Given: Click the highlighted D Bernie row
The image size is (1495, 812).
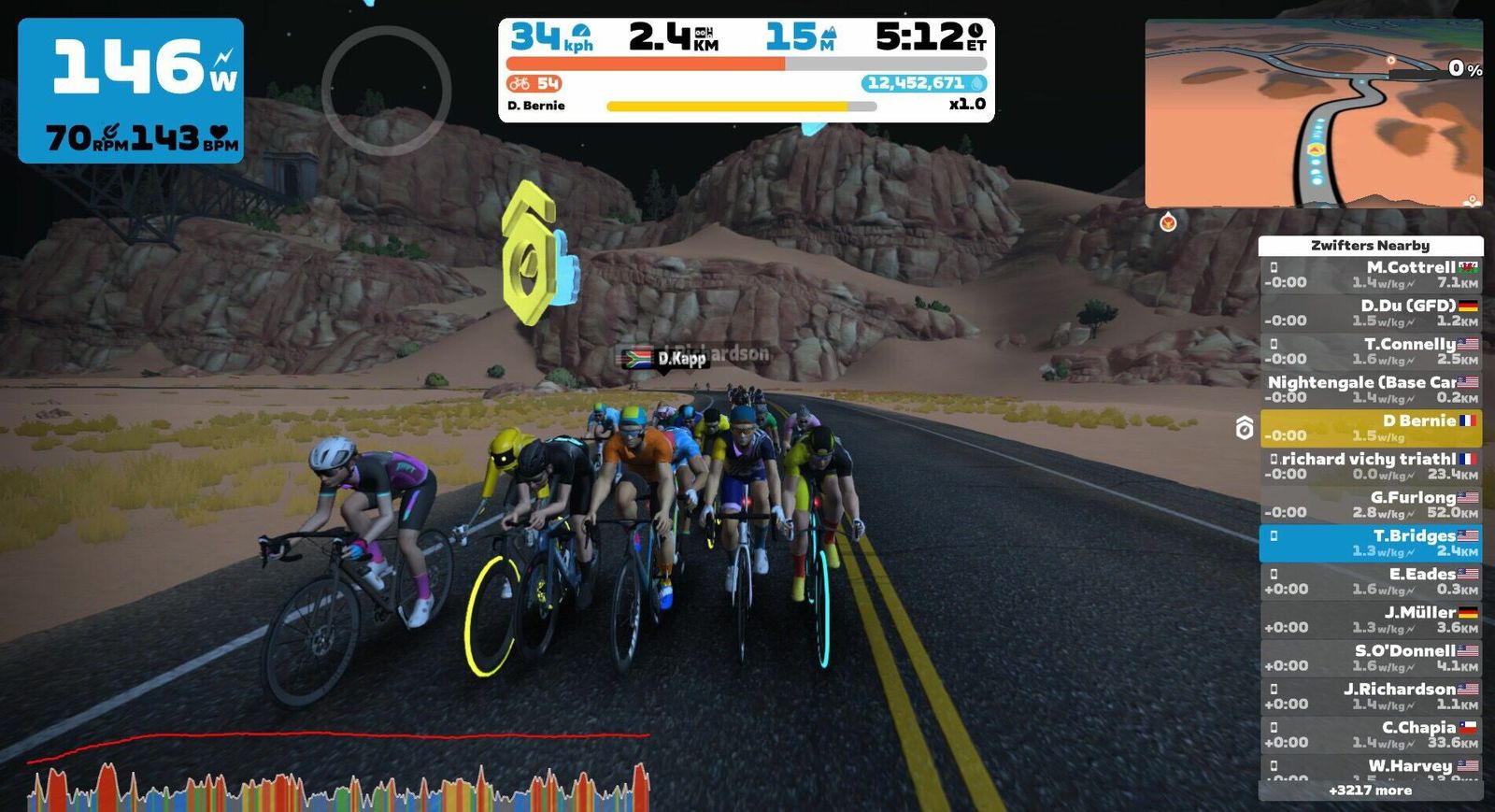Looking at the screenshot, I should coord(1370,428).
